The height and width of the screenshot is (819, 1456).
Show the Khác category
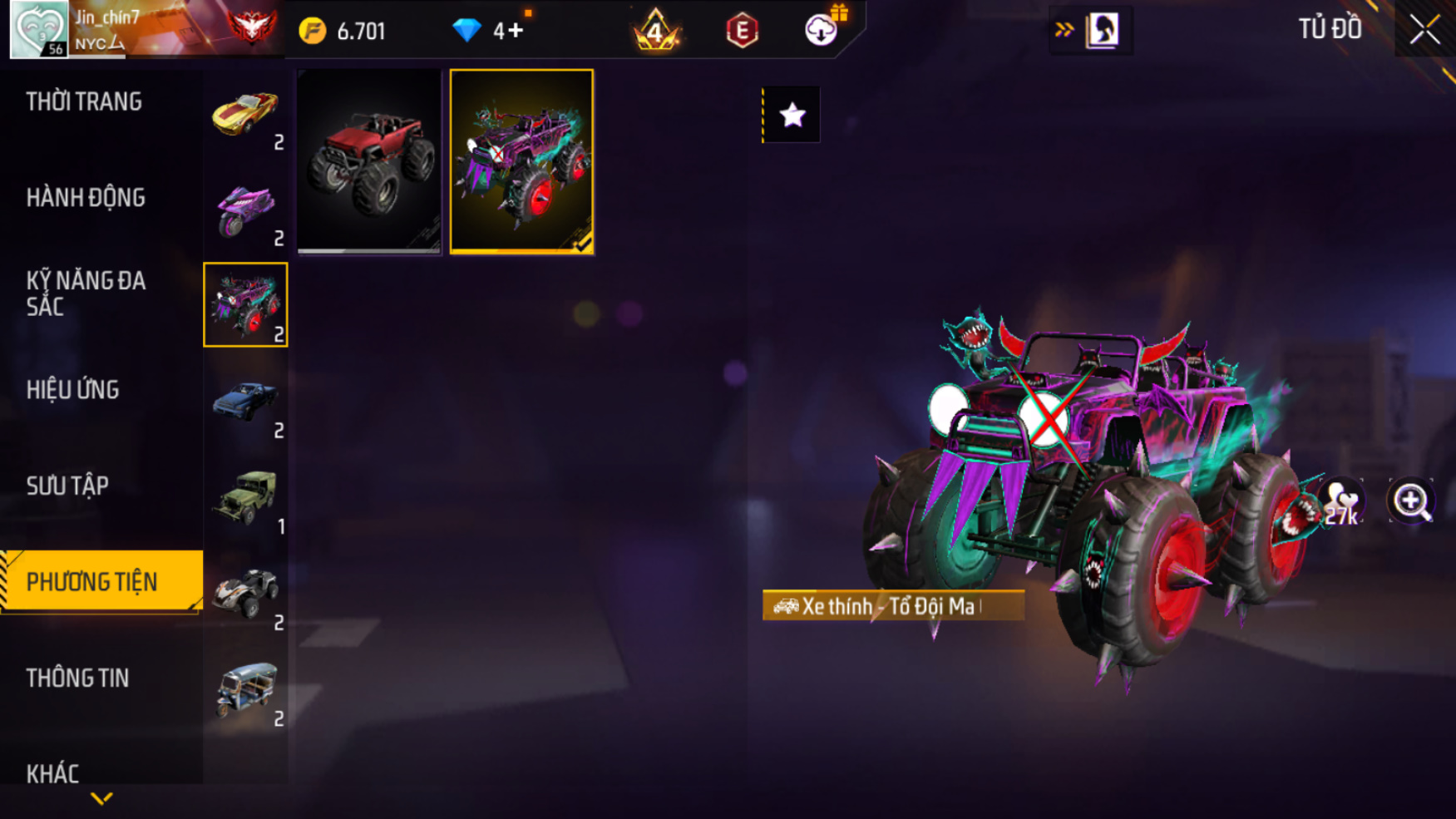[x=52, y=774]
